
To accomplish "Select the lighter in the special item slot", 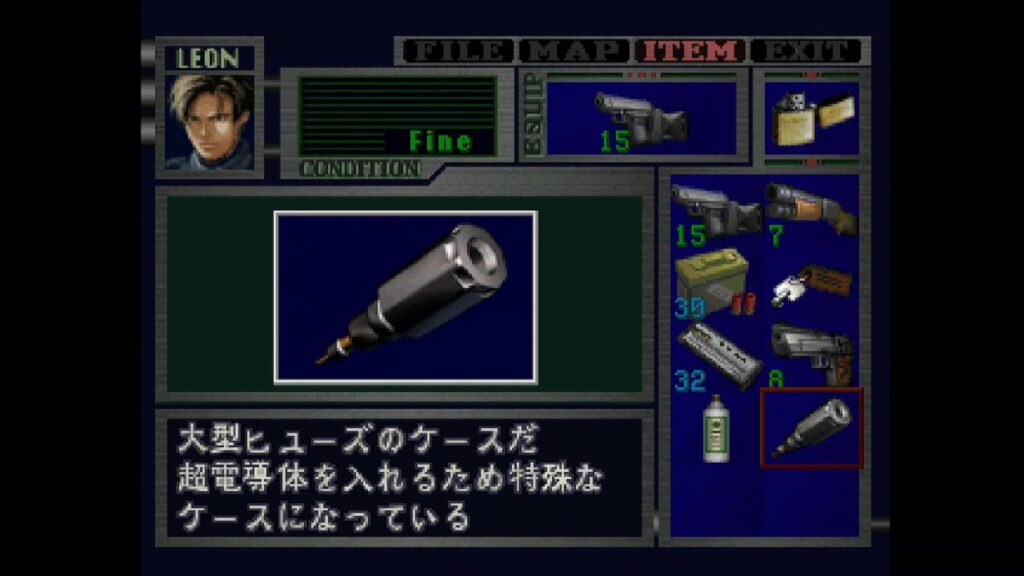I will [811, 119].
